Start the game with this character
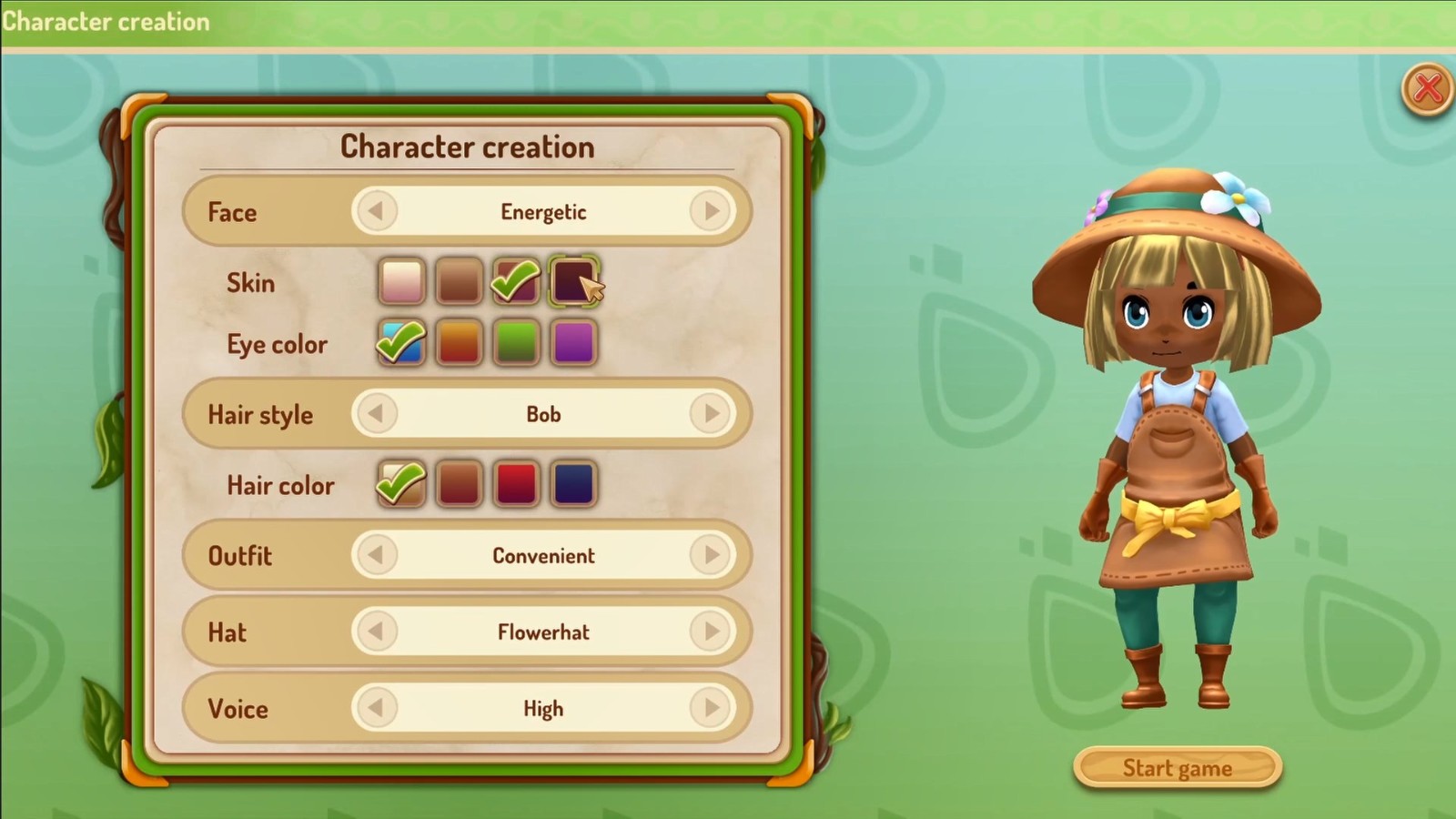The height and width of the screenshot is (819, 1456). click(1178, 768)
